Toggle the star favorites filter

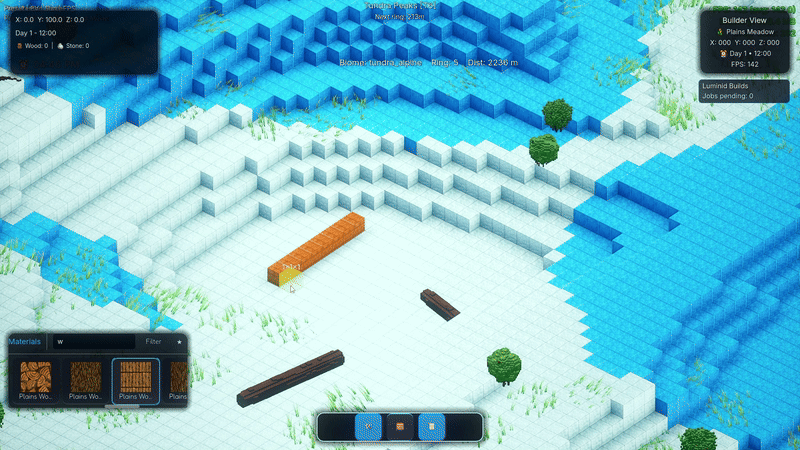tap(179, 341)
